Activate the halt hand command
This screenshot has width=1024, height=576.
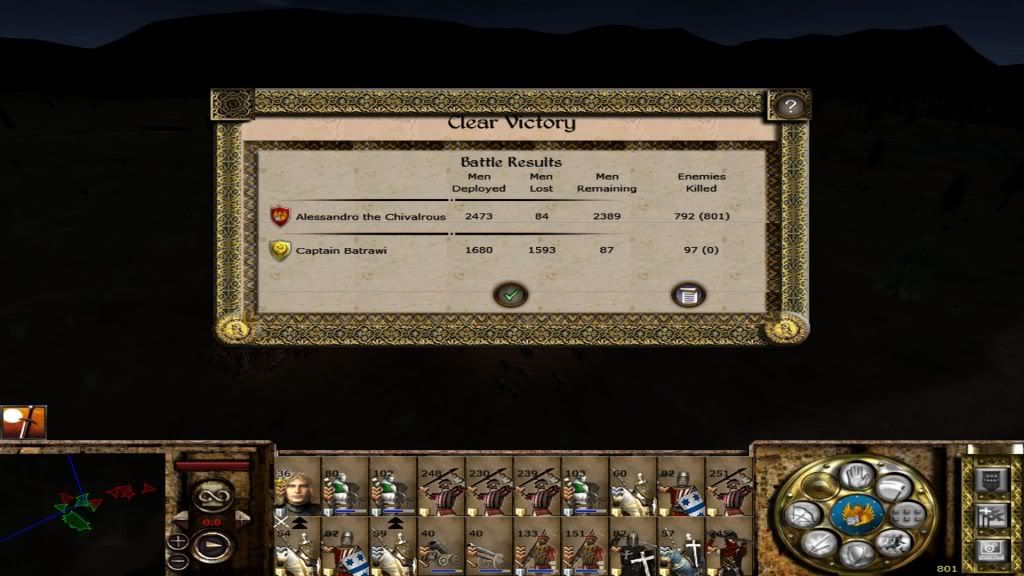click(x=856, y=477)
